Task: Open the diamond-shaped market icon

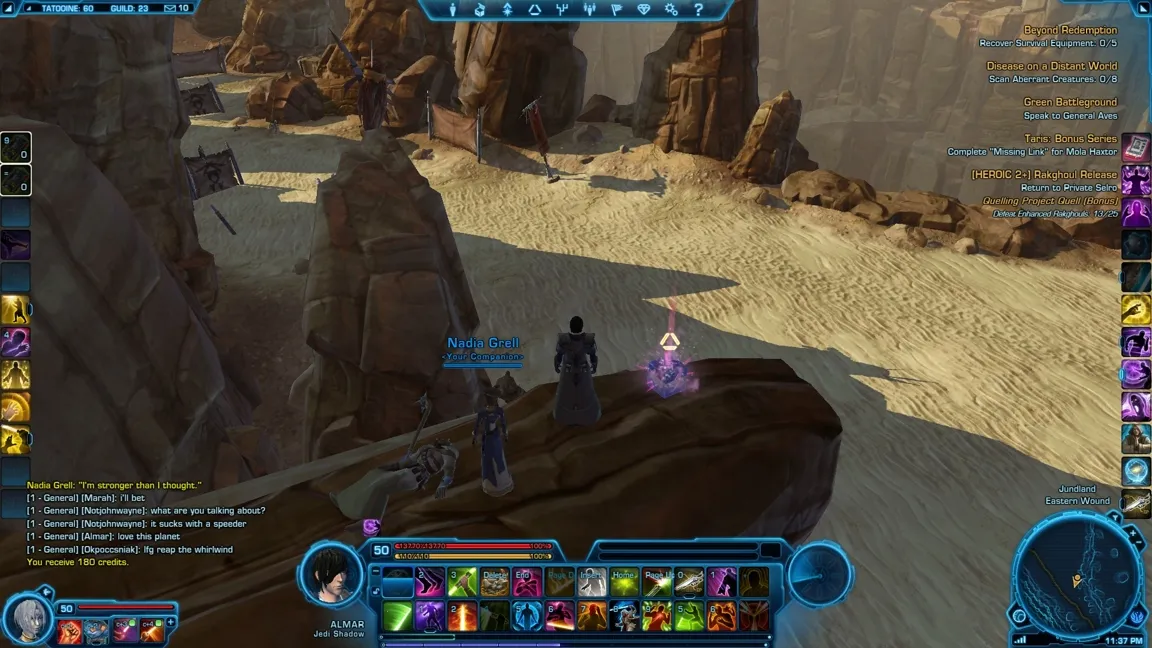Action: click(644, 10)
